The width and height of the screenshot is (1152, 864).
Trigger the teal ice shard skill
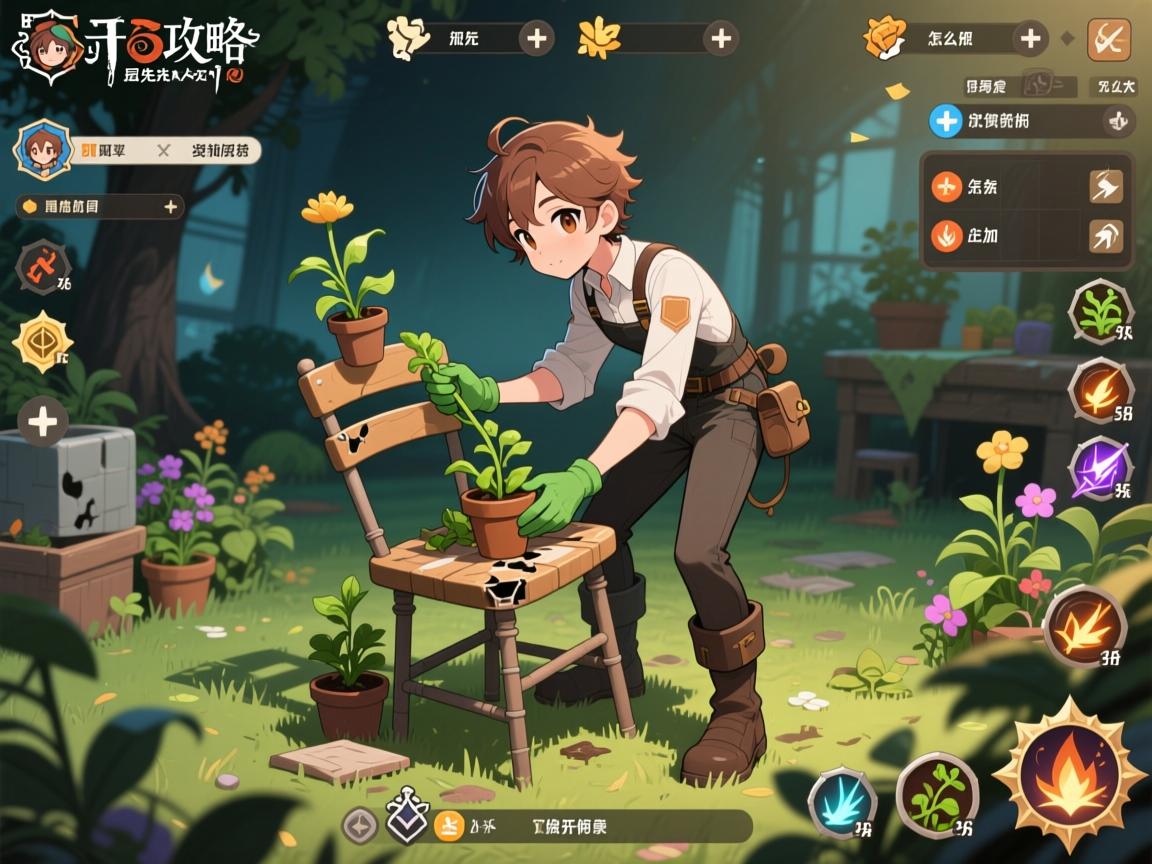(842, 802)
